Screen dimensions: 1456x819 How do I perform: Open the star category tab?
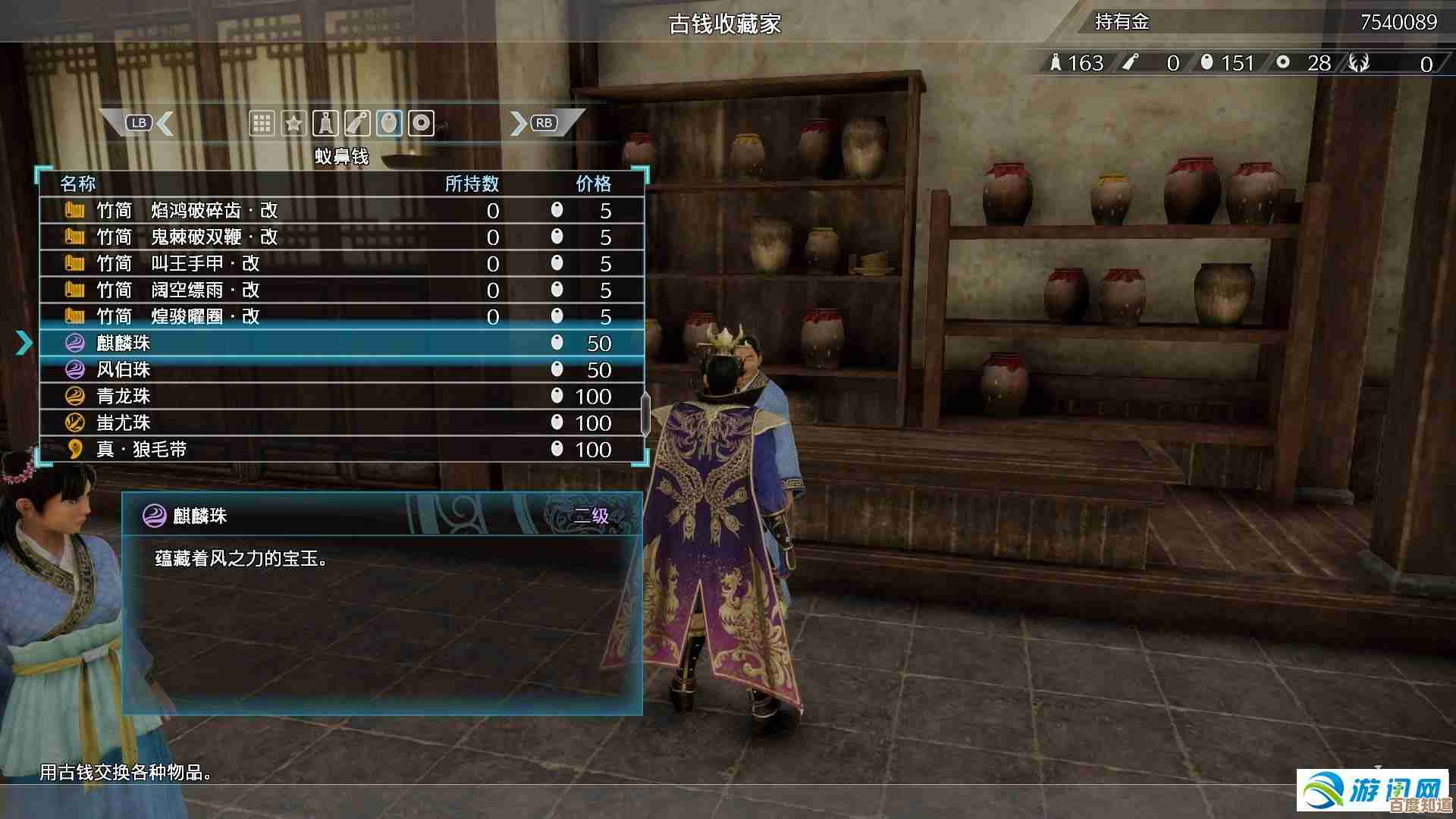(293, 123)
